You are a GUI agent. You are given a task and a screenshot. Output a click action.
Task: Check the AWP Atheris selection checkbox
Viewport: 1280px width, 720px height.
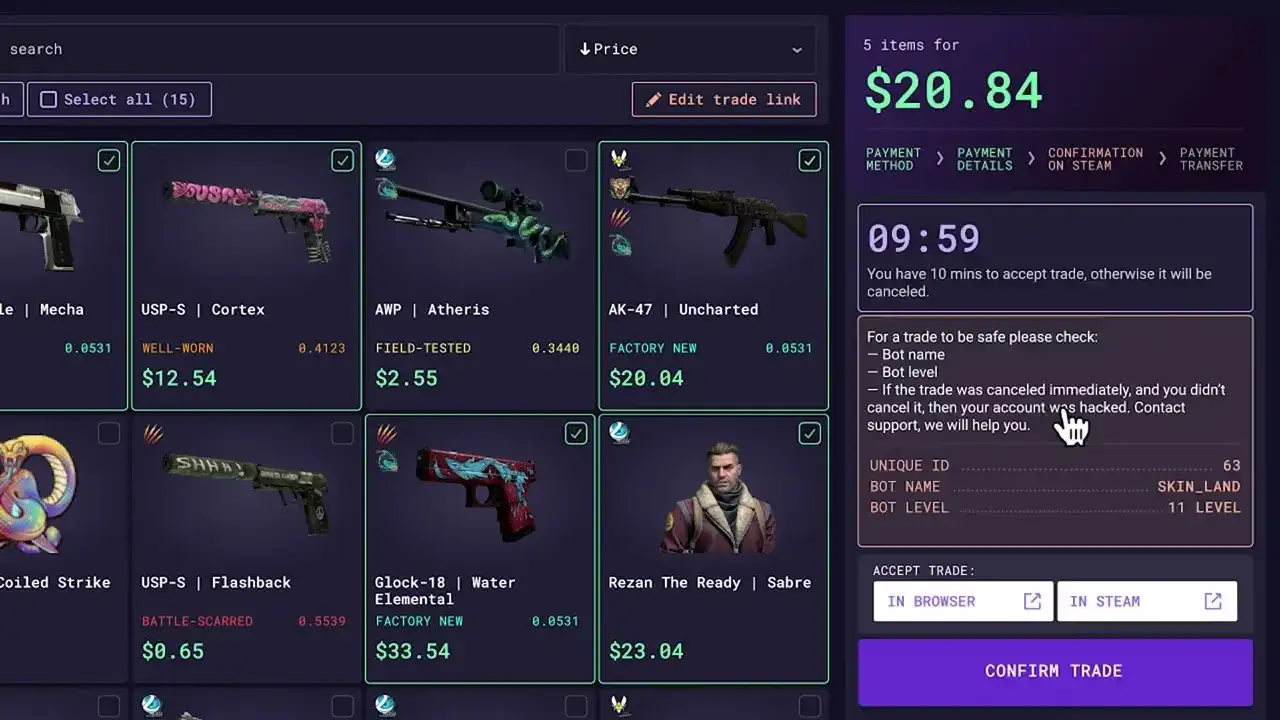click(x=576, y=160)
